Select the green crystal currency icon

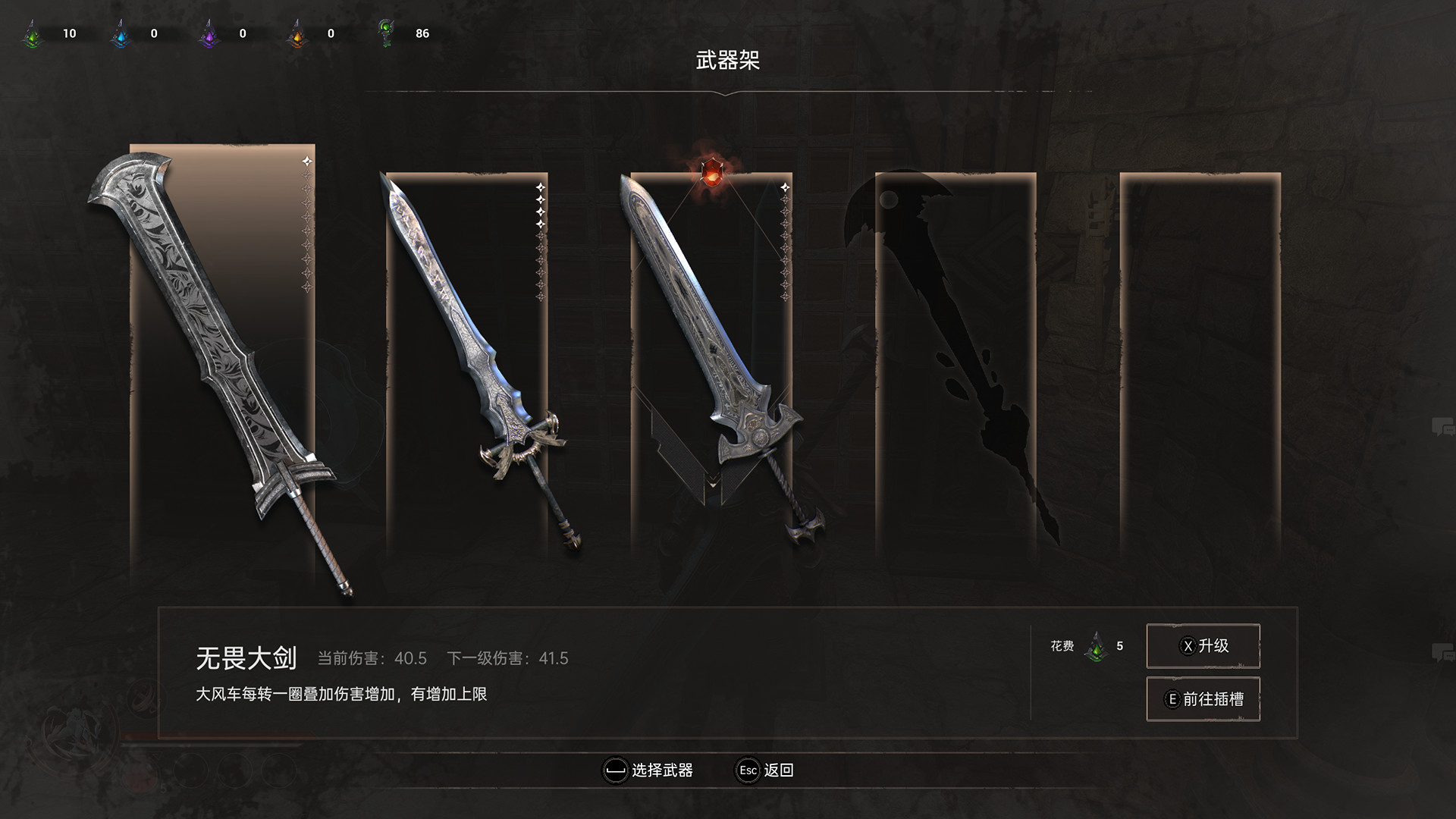[32, 32]
